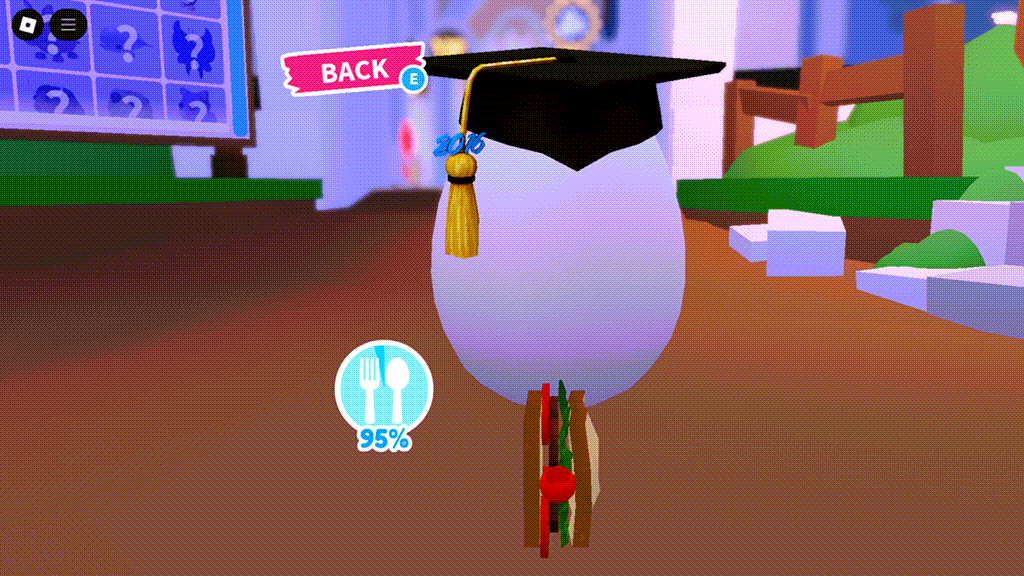Click the pink BACK button
The width and height of the screenshot is (1024, 576).
pos(353,71)
